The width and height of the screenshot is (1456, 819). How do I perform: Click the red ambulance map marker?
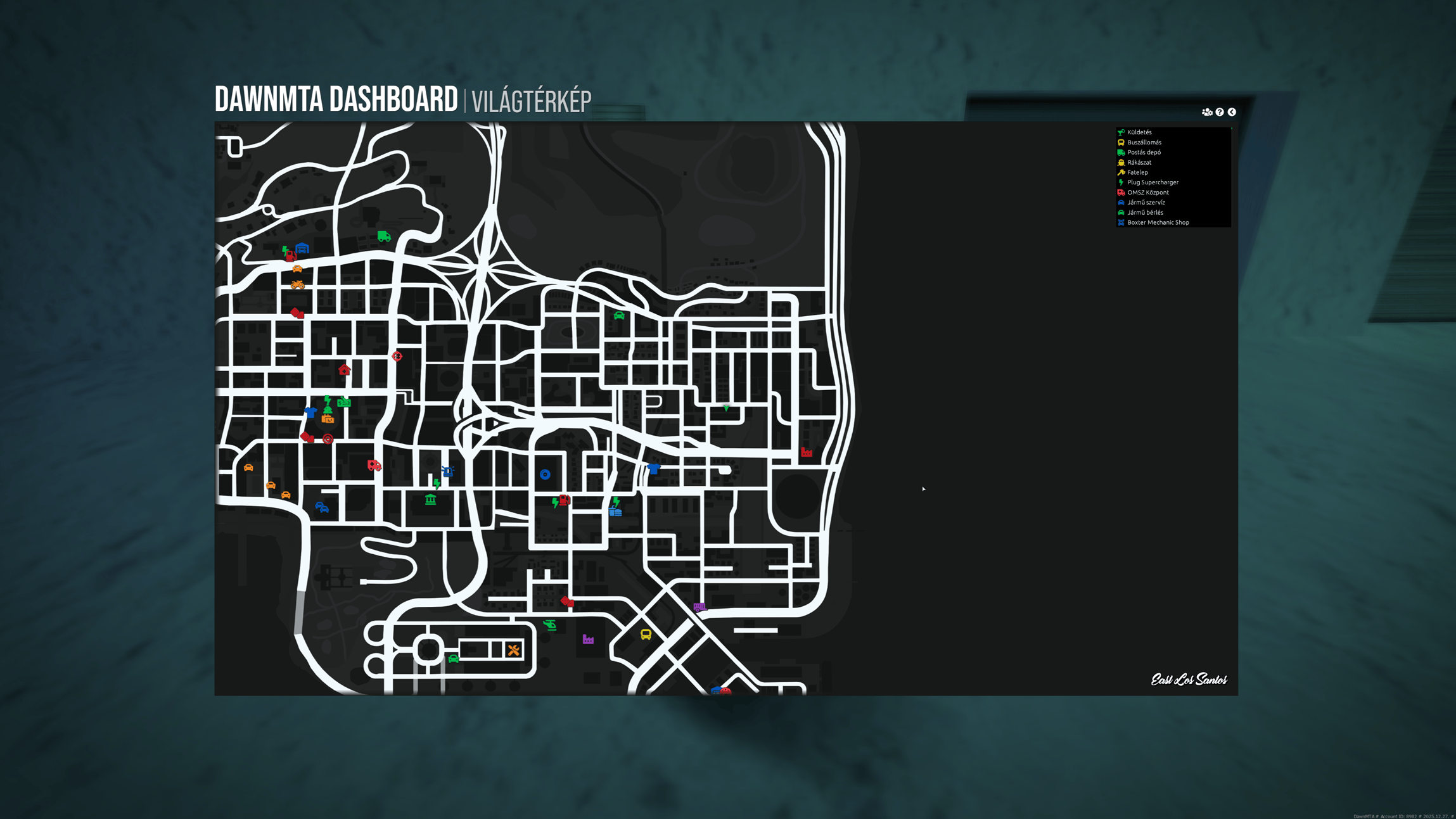point(374,466)
